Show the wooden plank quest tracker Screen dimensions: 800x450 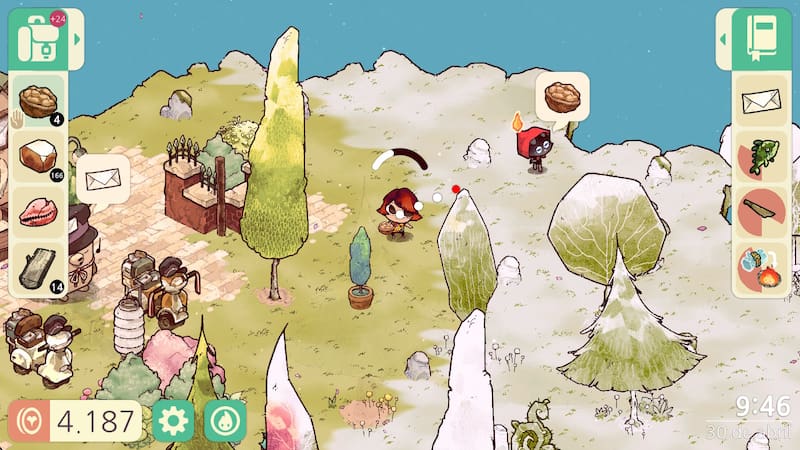761,212
